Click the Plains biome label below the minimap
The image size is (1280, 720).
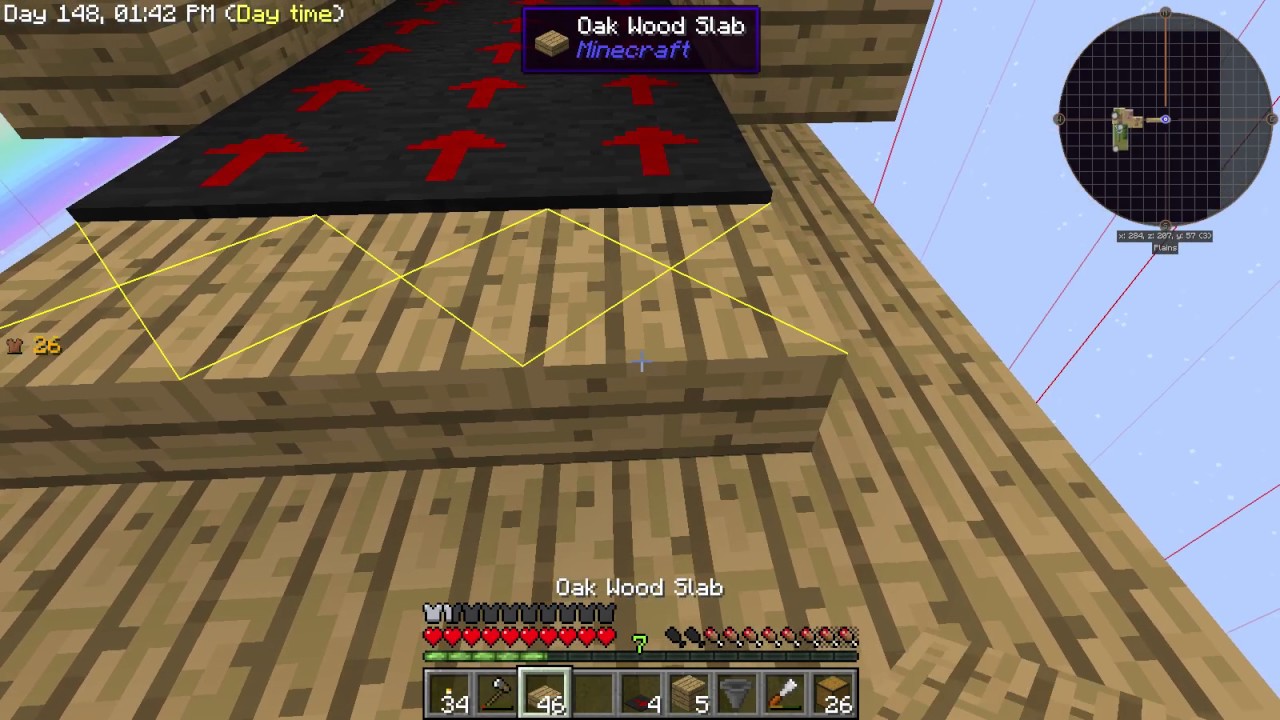[1164, 247]
